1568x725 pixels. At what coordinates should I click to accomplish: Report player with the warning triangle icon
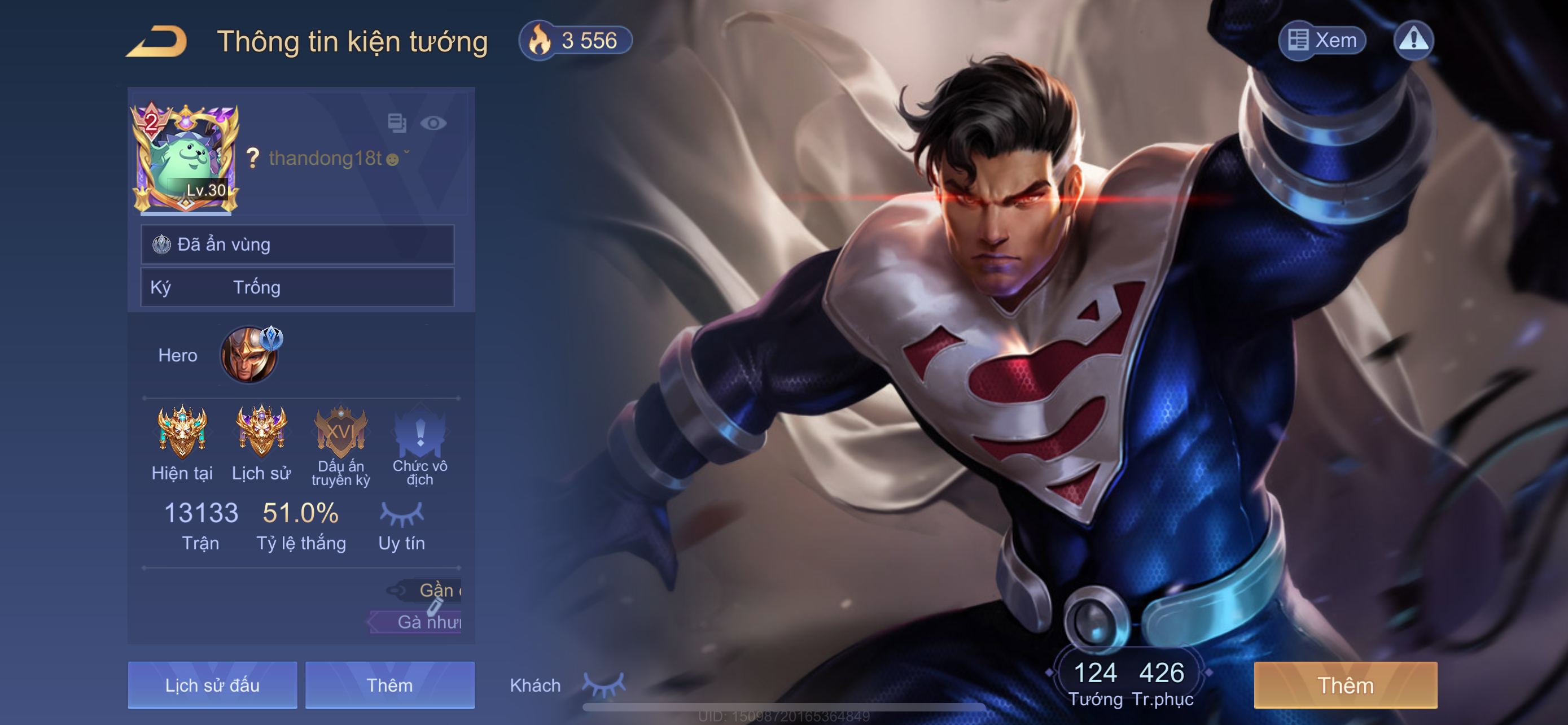[1413, 40]
